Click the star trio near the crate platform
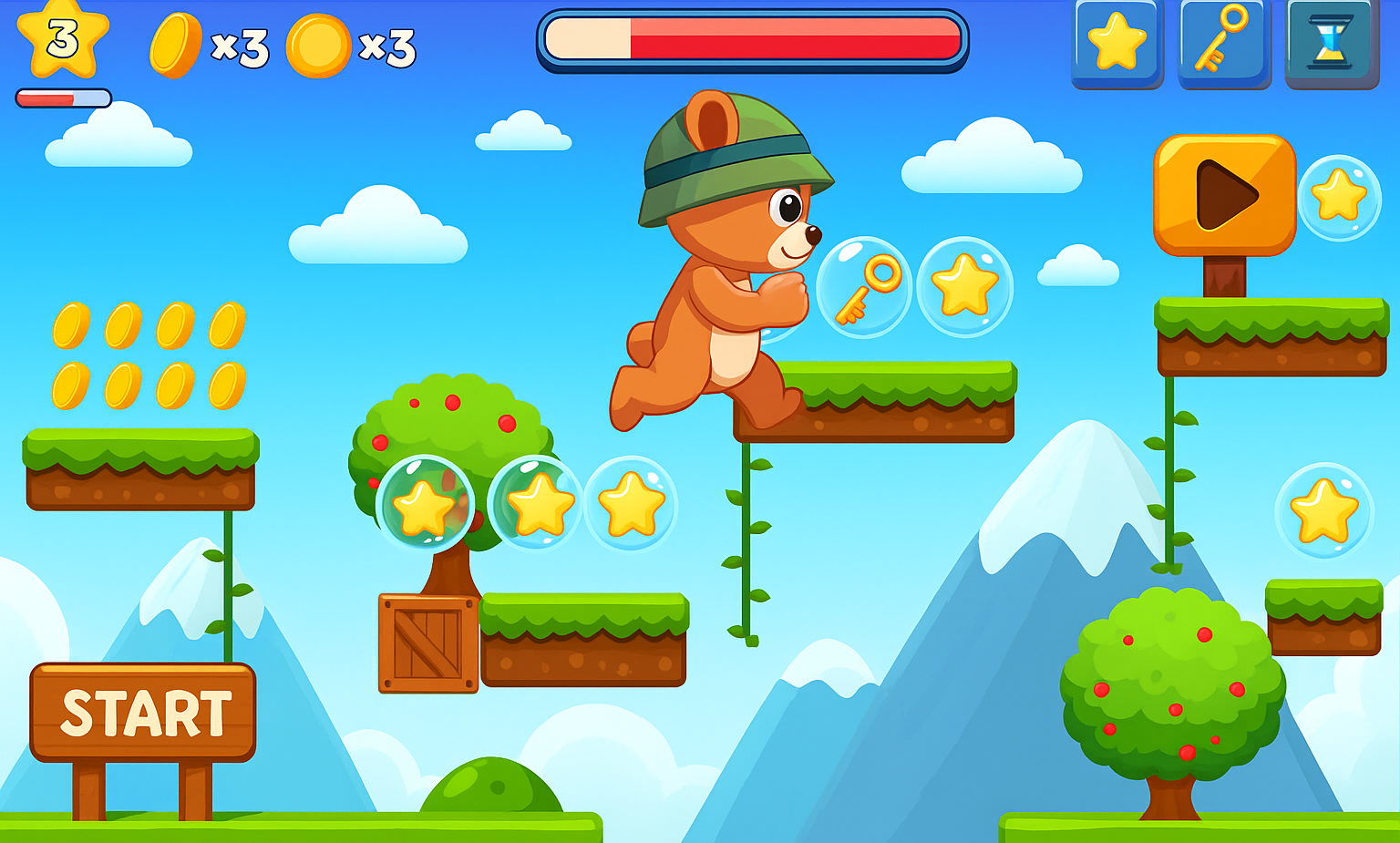Viewport: 1400px width, 843px height. (541, 503)
